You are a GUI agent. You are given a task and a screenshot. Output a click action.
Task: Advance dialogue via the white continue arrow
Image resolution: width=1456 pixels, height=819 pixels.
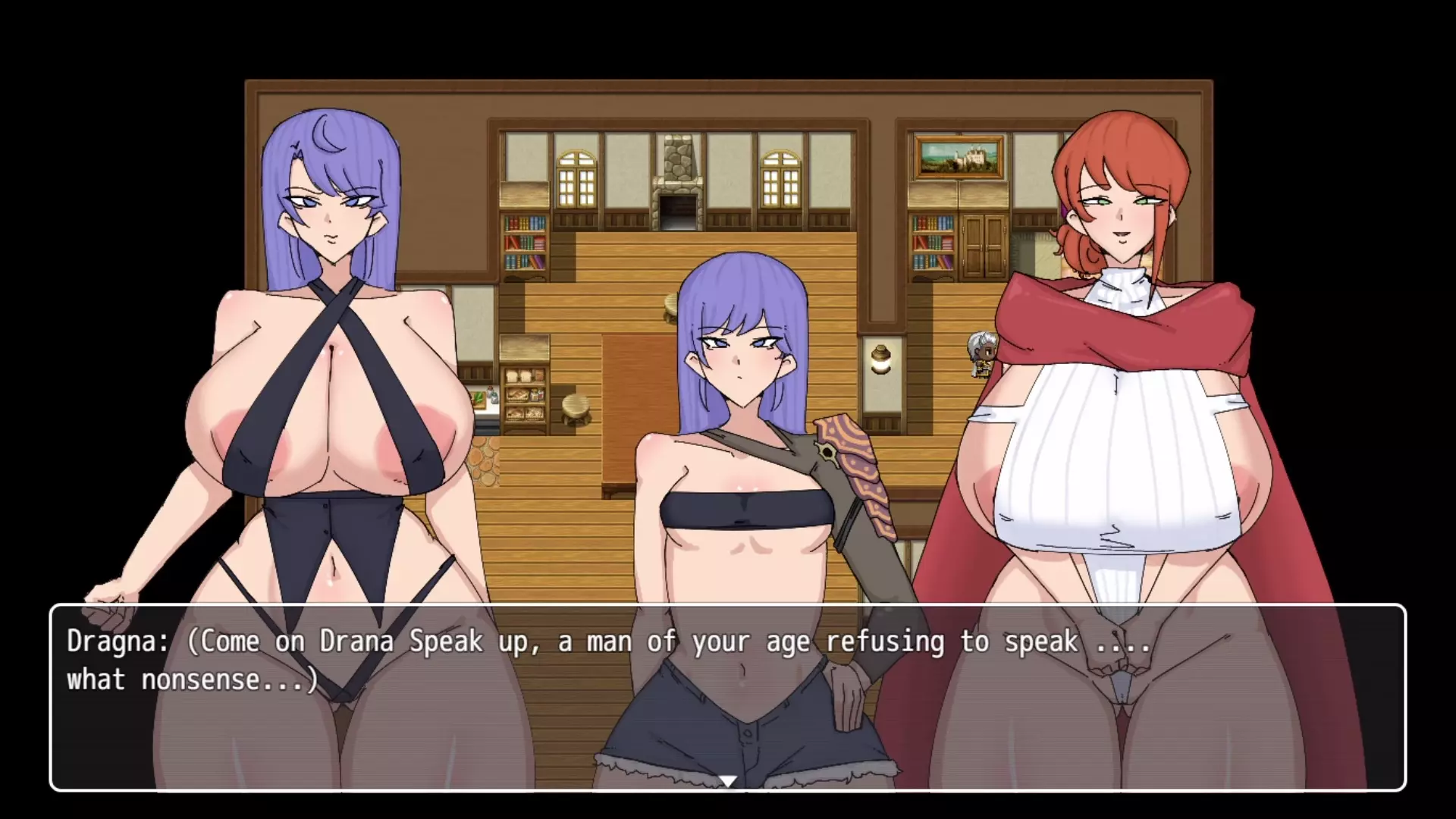coord(728,781)
